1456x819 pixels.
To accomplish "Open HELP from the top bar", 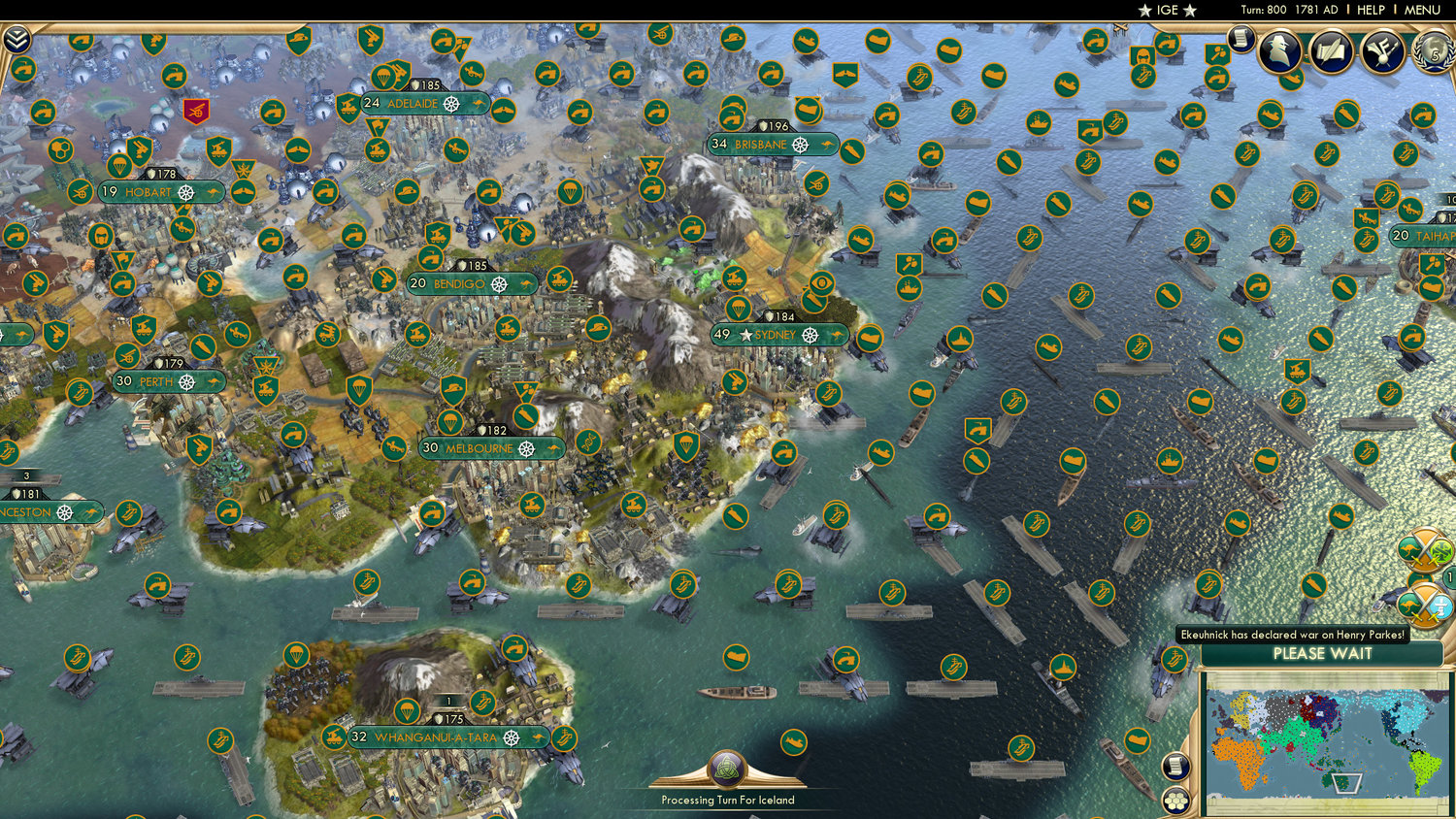I will pyautogui.click(x=1372, y=10).
